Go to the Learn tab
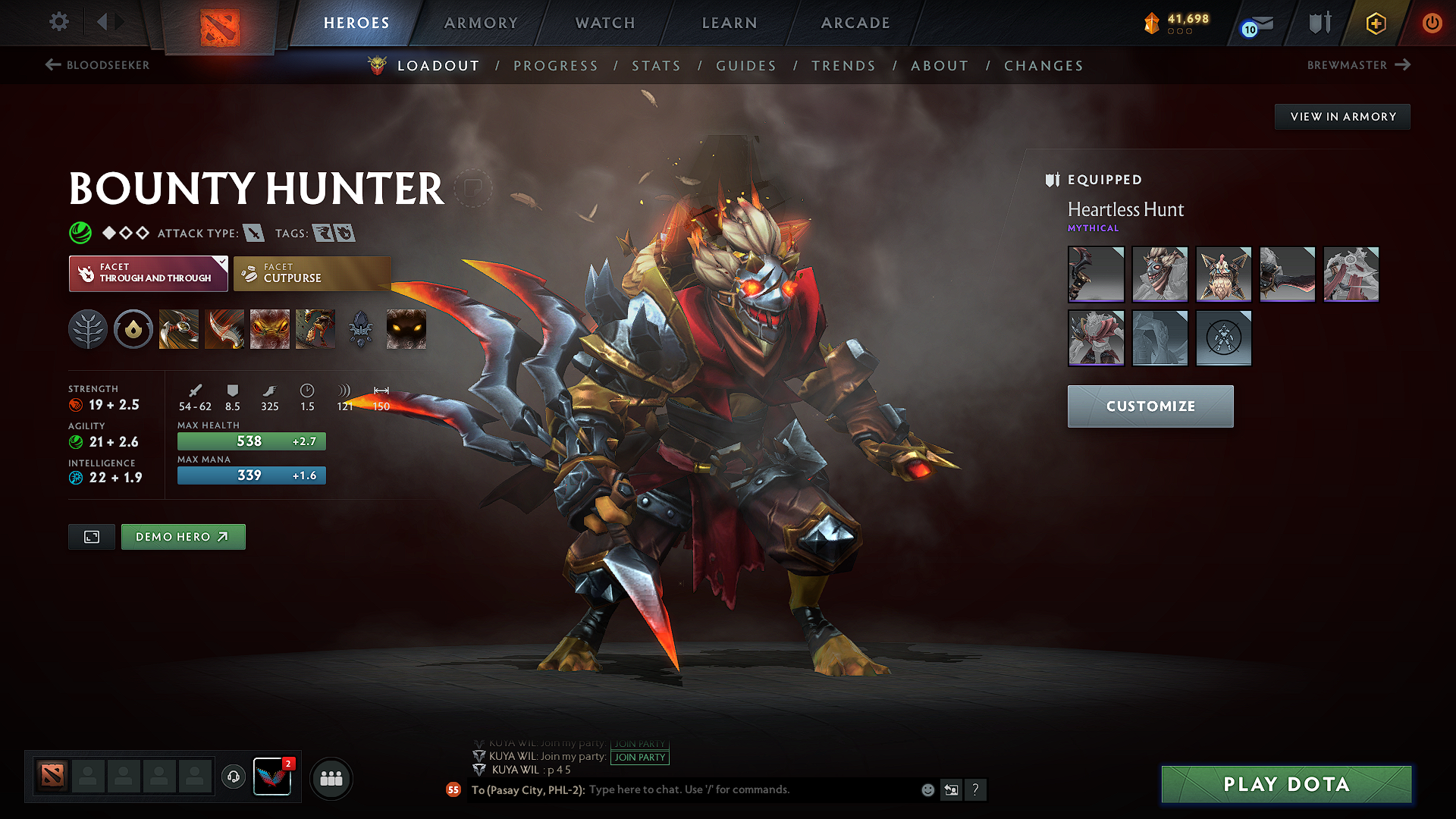 click(x=730, y=23)
